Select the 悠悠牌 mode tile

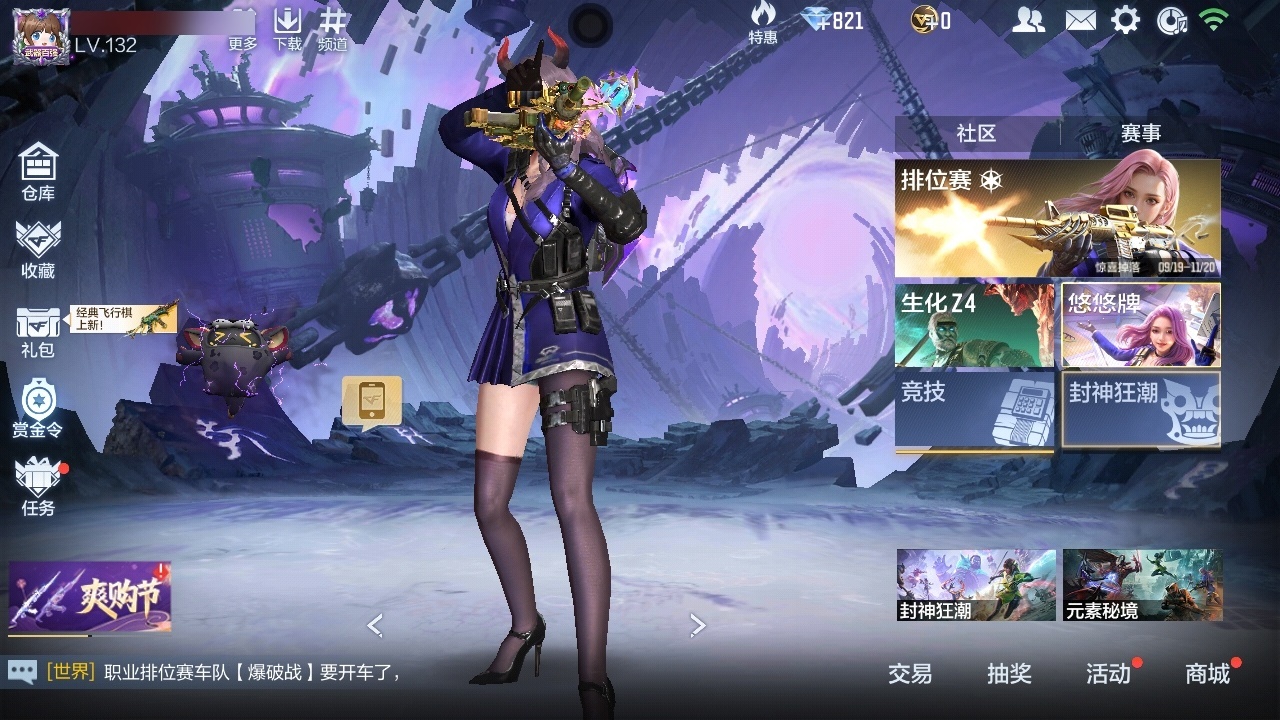tap(1141, 325)
